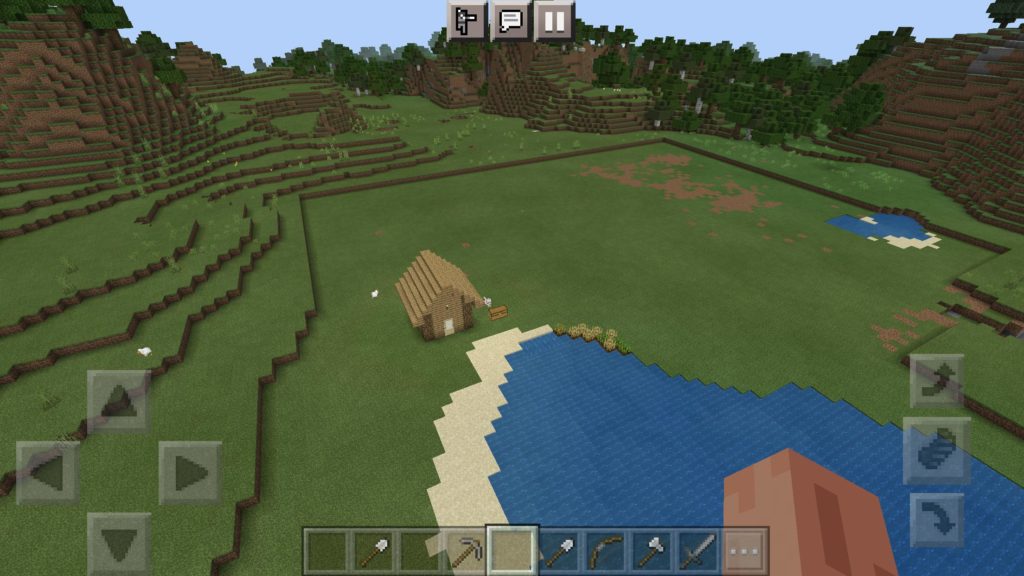Open the emote button
The height and width of the screenshot is (576, 1024).
(466, 20)
